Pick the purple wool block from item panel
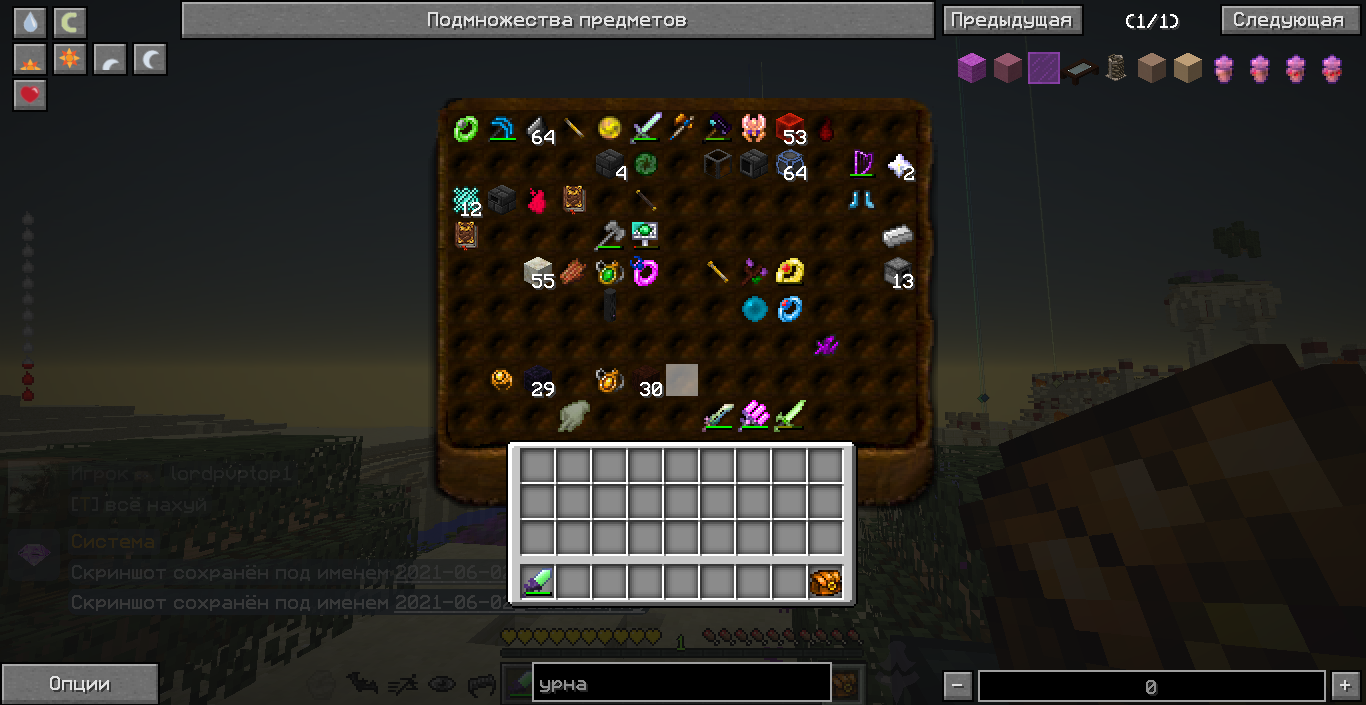Image resolution: width=1366 pixels, height=705 pixels. pos(972,68)
